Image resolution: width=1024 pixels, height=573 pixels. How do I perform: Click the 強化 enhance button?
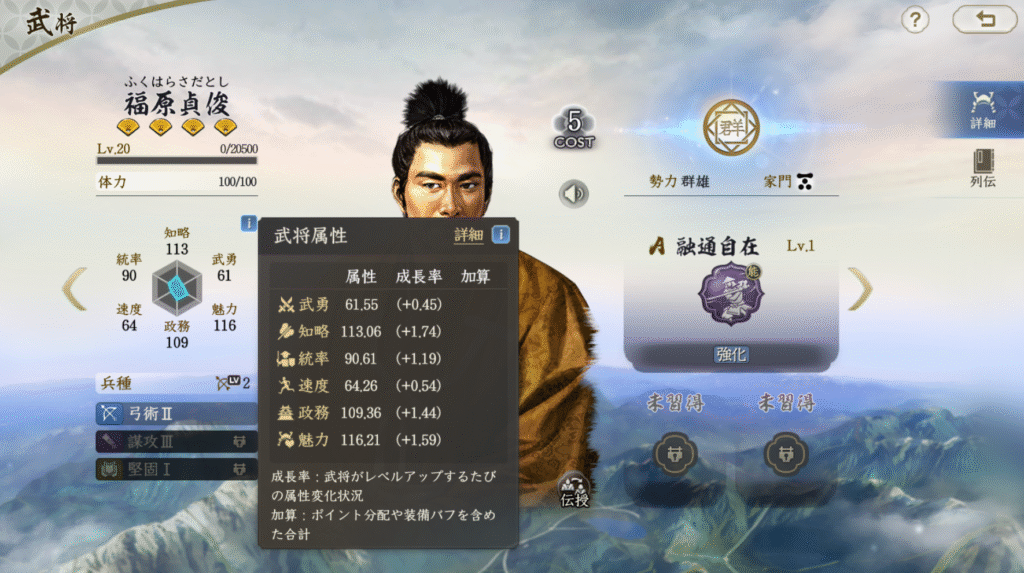coord(731,355)
